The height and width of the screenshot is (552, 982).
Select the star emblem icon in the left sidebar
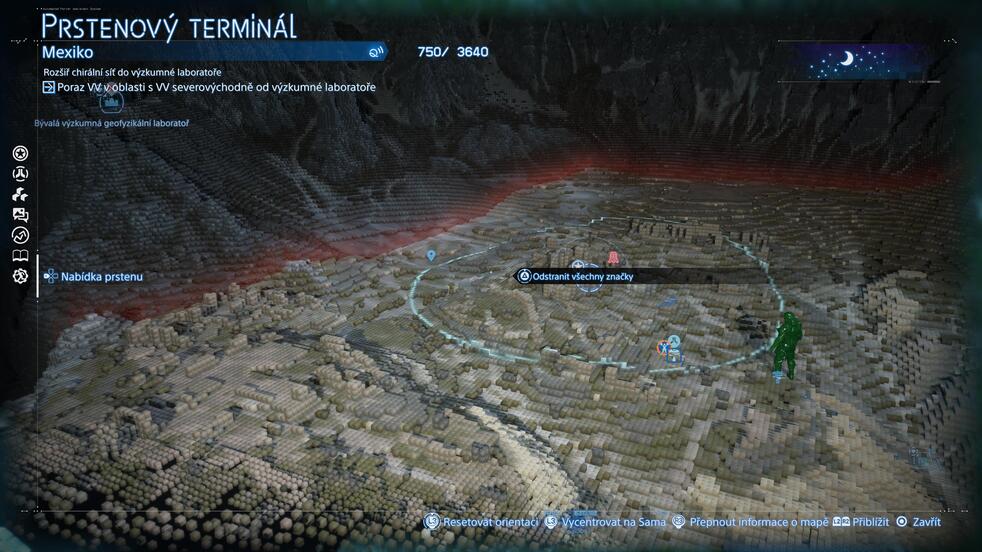[x=20, y=153]
